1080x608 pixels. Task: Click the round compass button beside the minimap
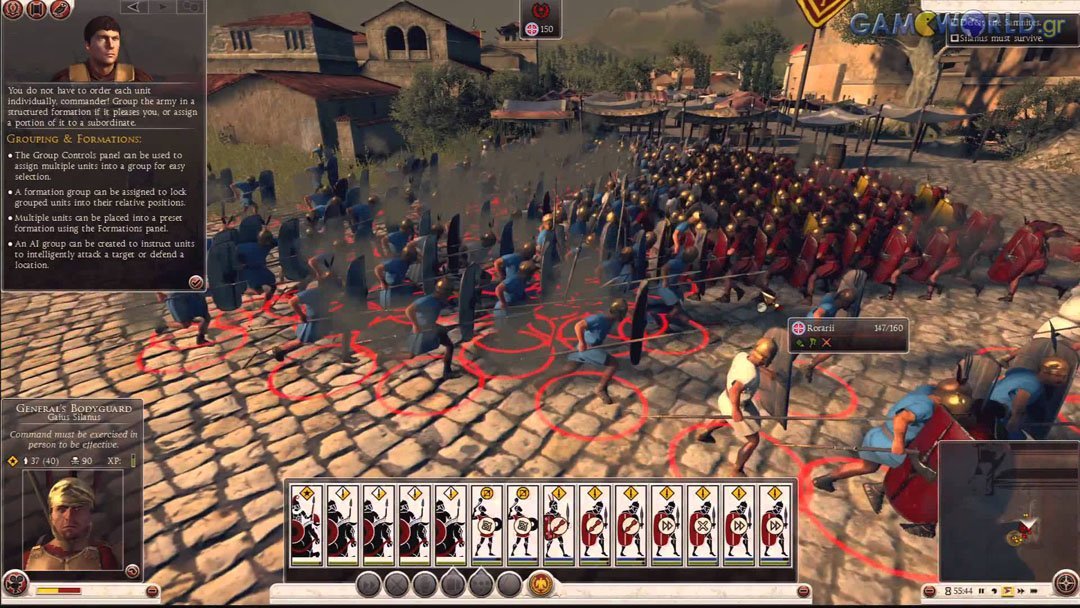pos(1066,583)
